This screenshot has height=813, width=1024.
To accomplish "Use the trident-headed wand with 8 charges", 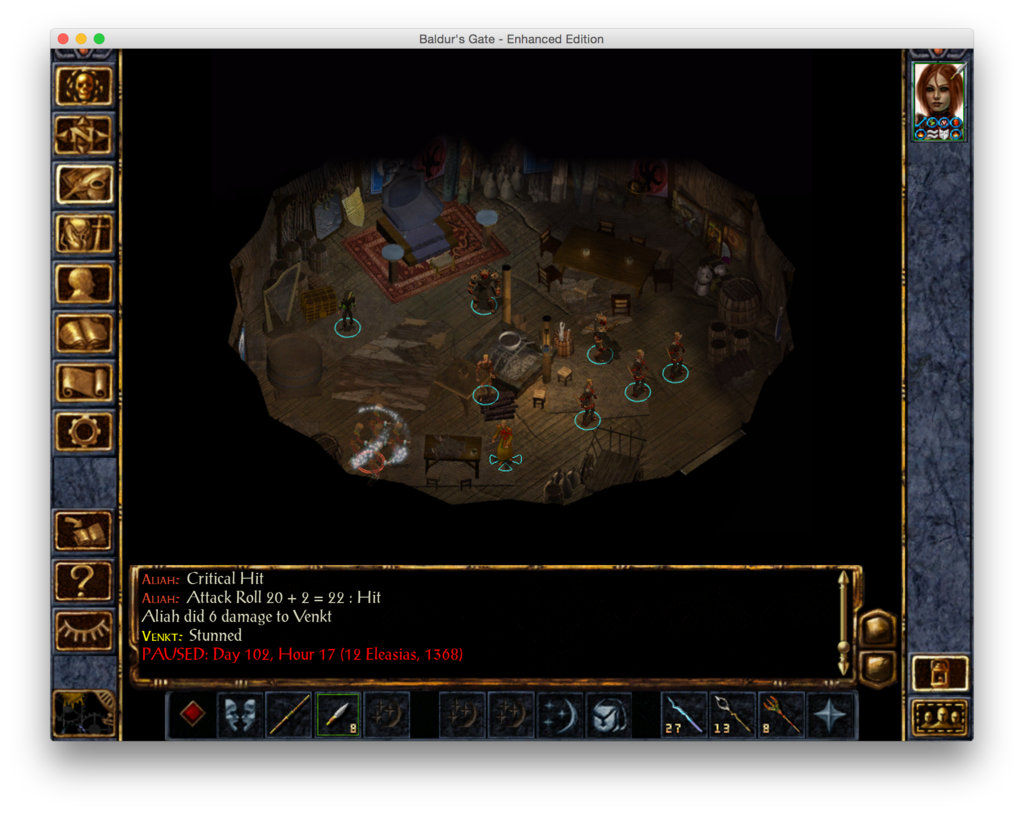I will tap(782, 715).
